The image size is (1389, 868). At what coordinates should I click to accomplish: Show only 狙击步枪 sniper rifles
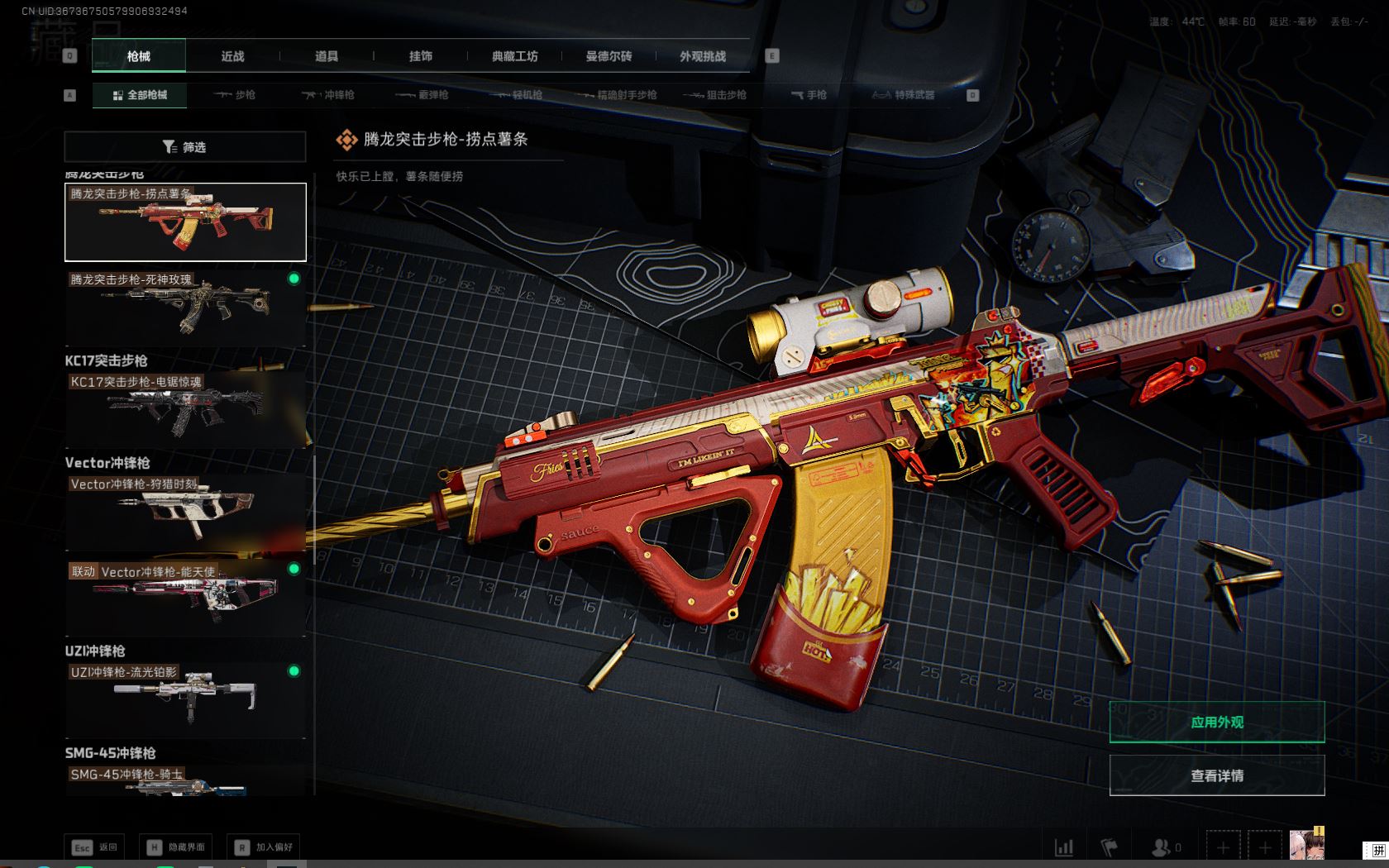(x=715, y=95)
